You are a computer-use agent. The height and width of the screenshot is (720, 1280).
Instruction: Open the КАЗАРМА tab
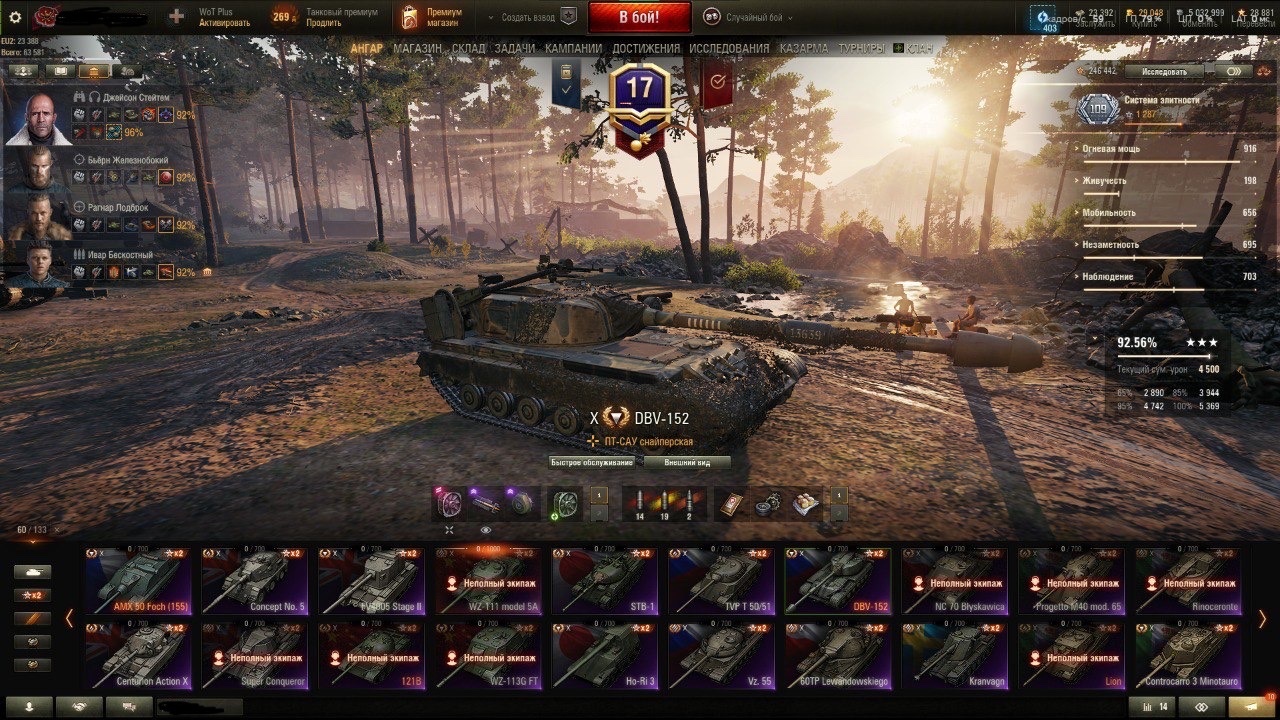pyautogui.click(x=804, y=48)
